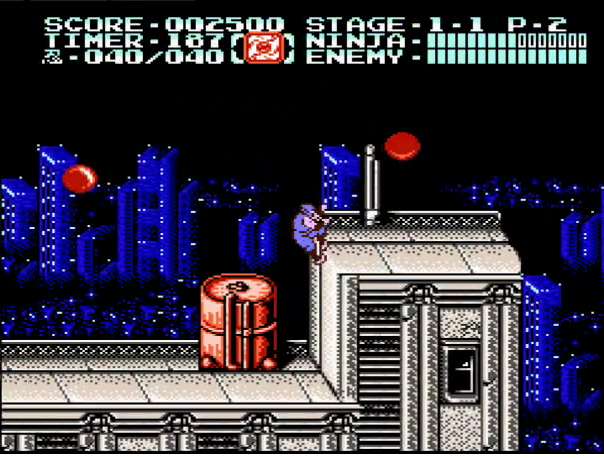Select the red ninpo art icon

point(264,47)
